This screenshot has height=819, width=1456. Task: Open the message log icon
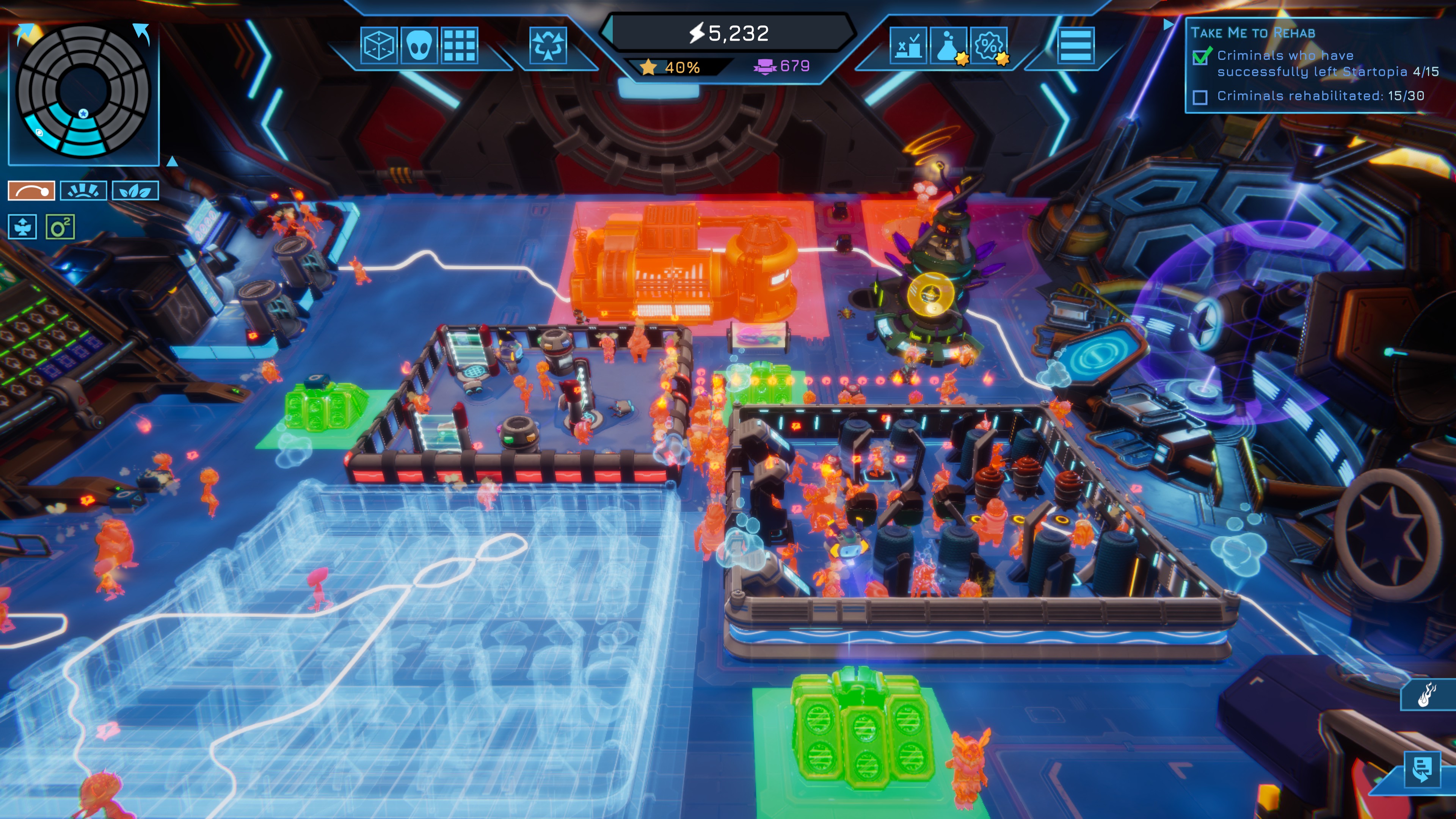pos(1422,769)
